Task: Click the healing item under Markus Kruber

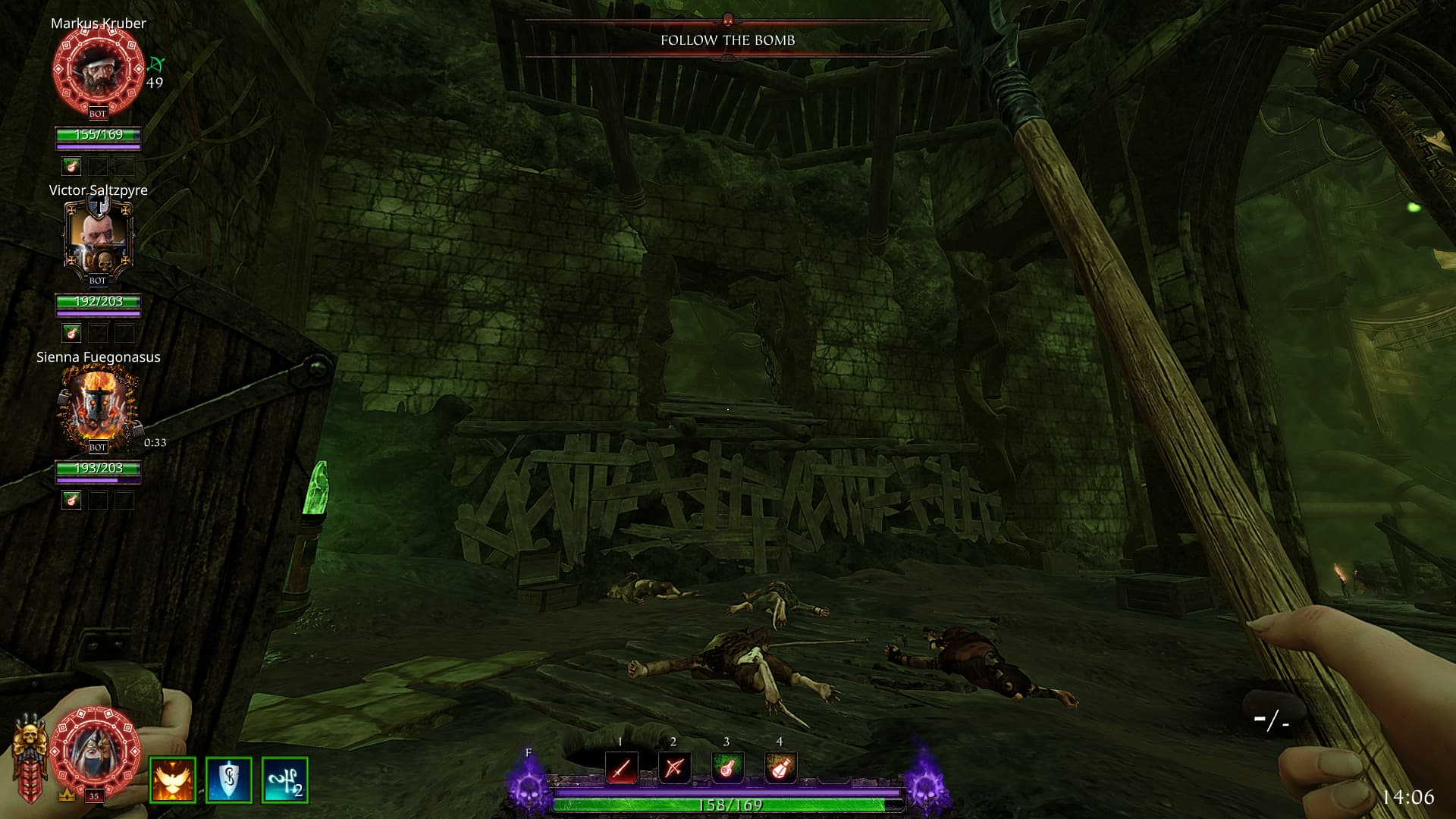Action: (72, 166)
